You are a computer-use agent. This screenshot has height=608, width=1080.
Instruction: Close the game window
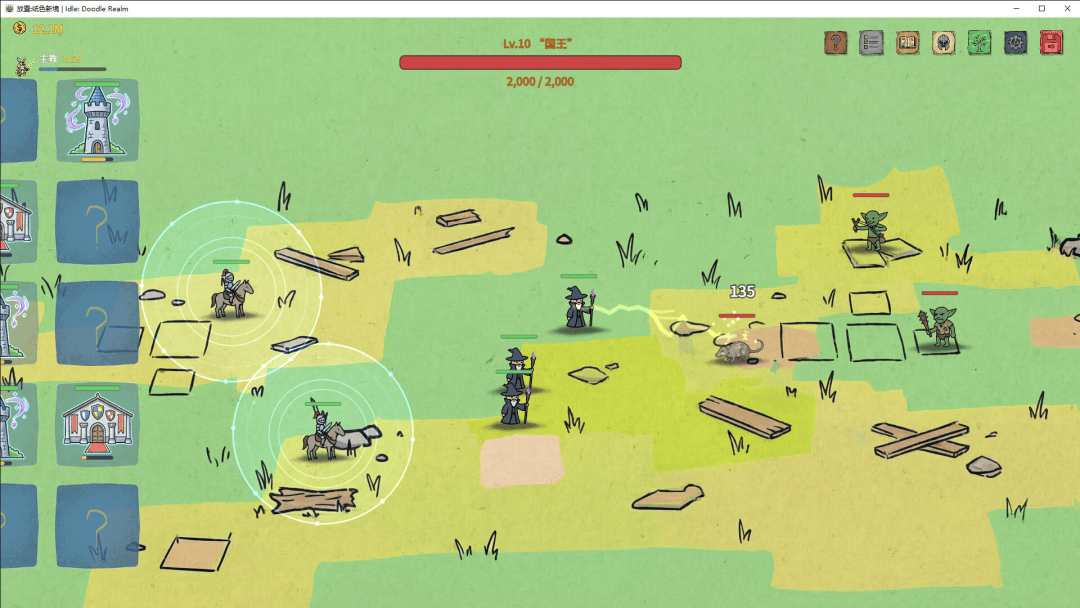(1065, 8)
